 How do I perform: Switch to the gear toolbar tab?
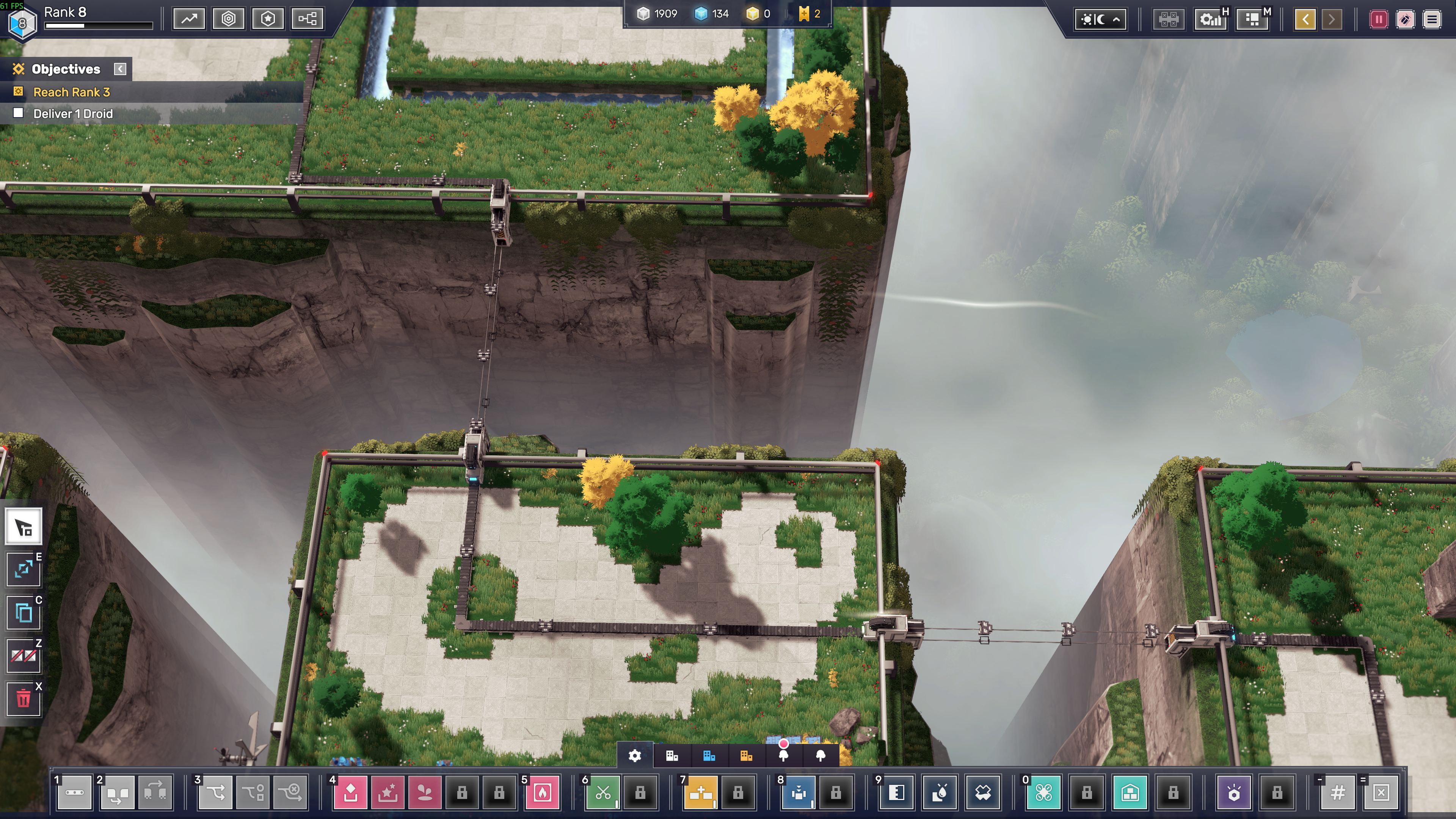click(x=635, y=756)
